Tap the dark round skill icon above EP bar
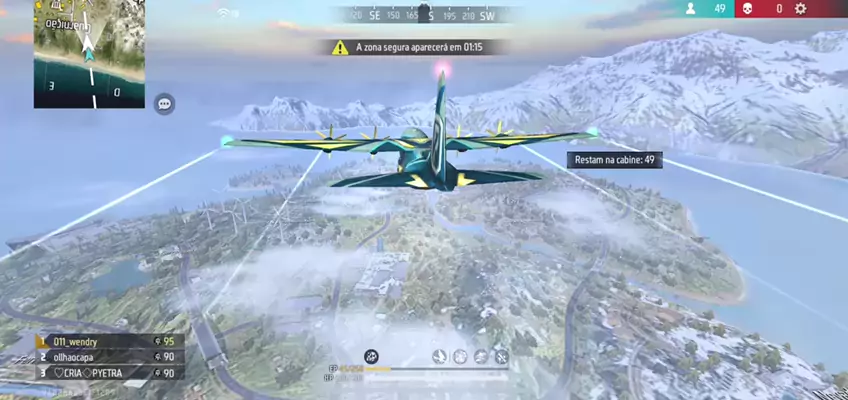Viewport: 848px width, 400px height. (x=371, y=356)
